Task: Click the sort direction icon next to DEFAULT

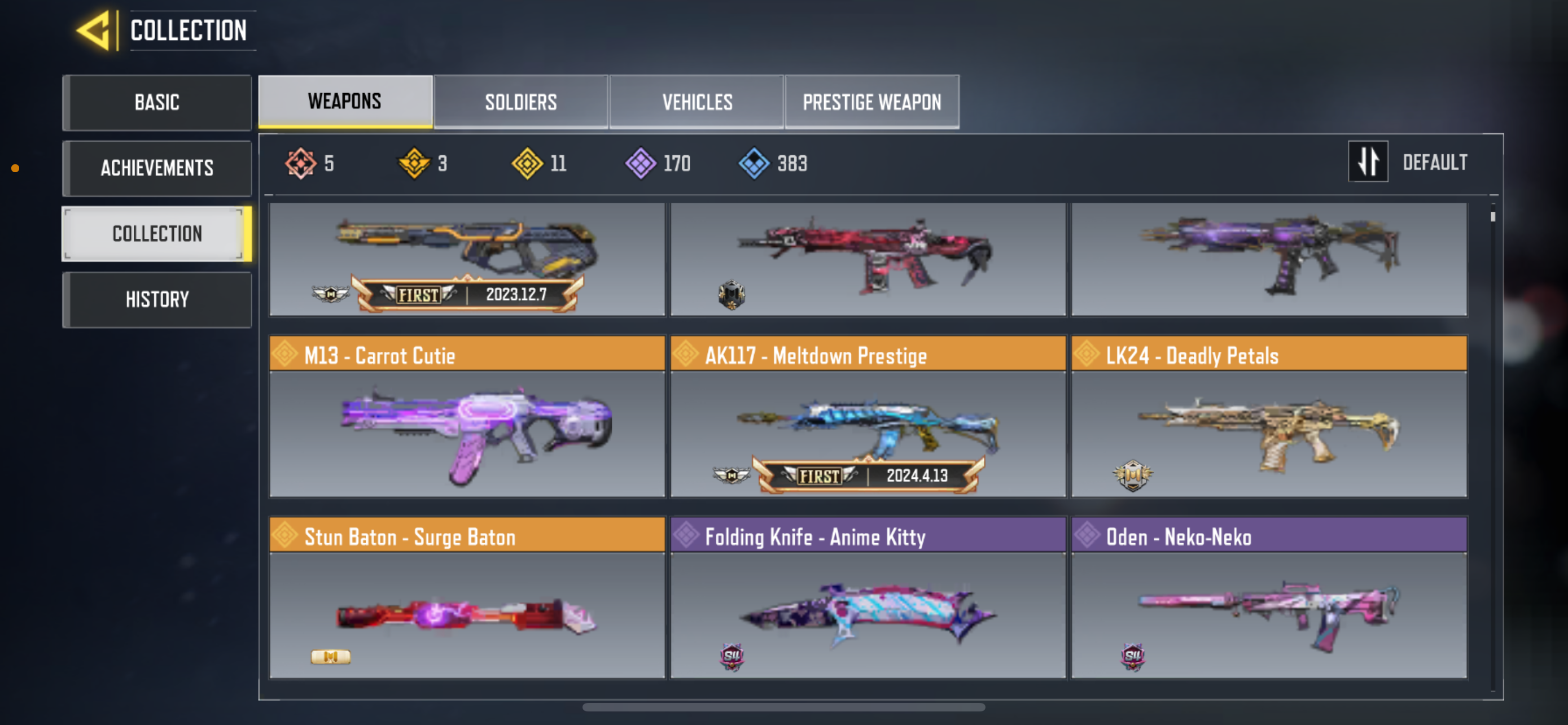Action: pos(1368,162)
